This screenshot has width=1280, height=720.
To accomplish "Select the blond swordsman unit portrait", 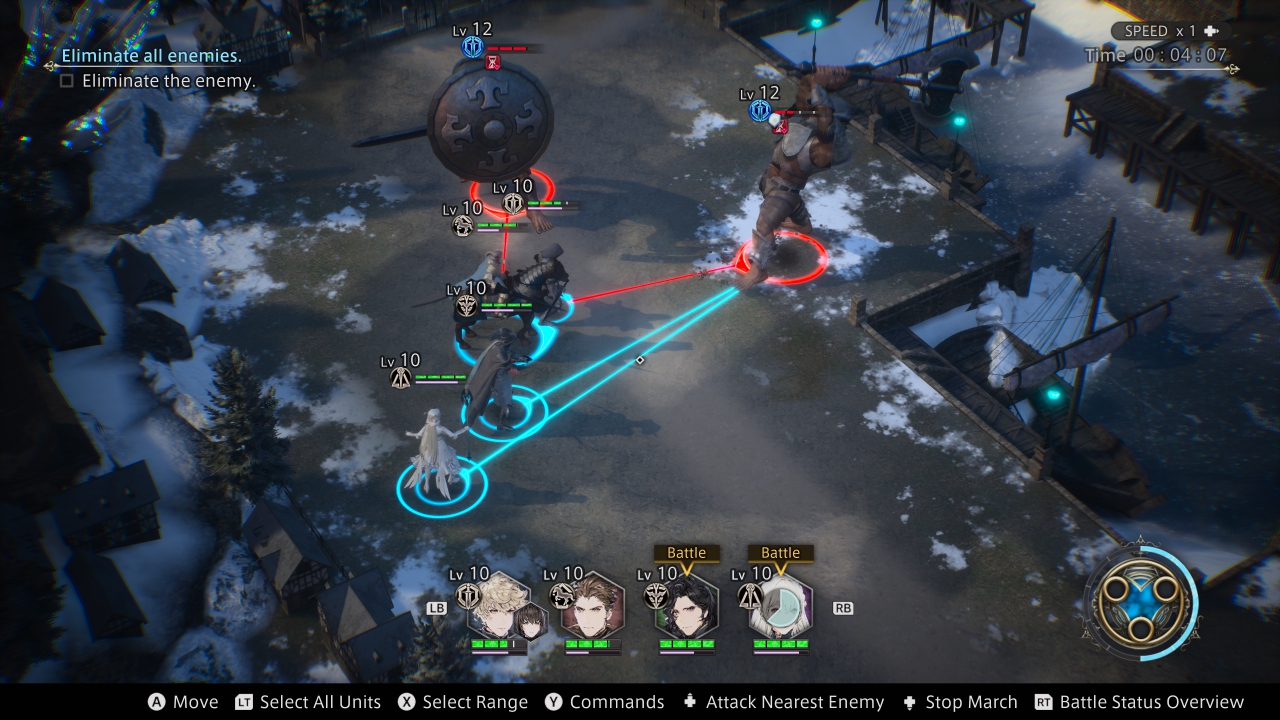I will pos(493,606).
